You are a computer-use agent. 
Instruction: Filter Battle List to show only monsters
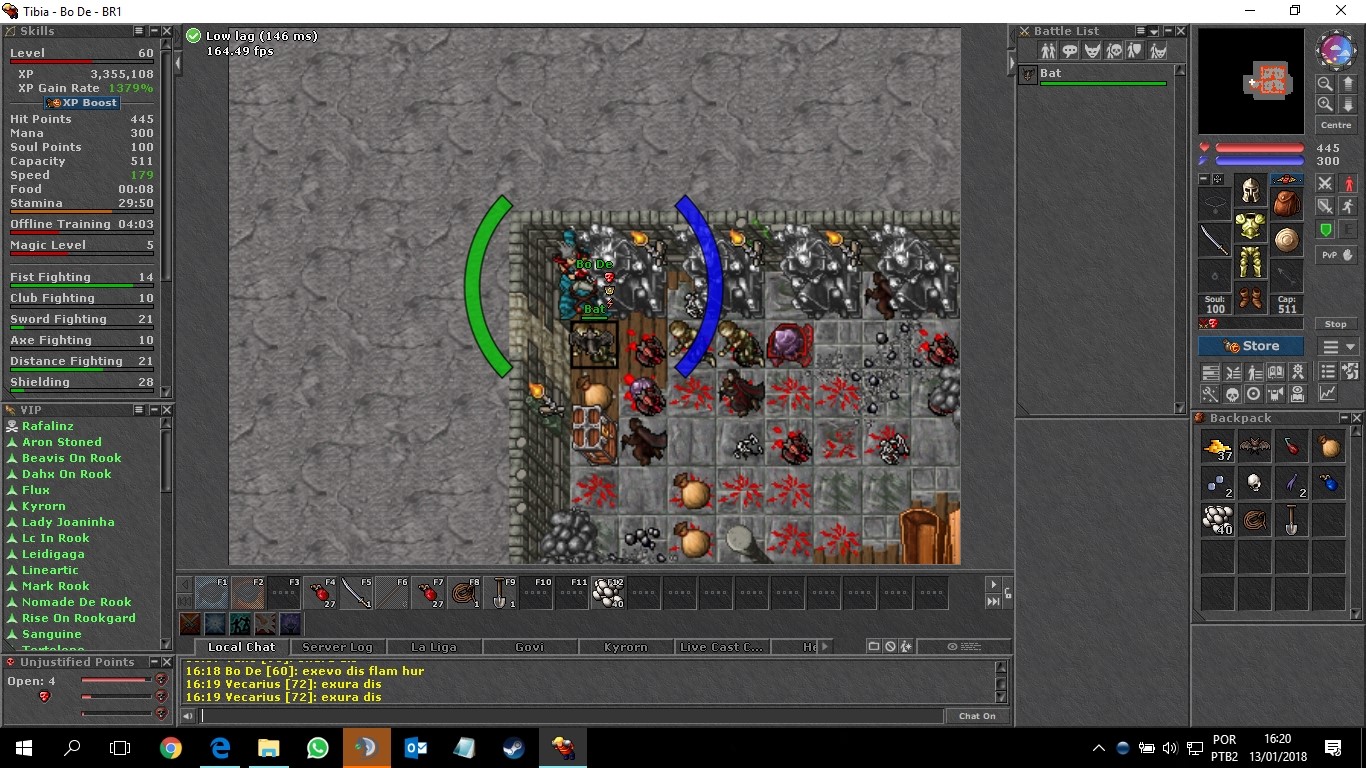coord(1092,48)
